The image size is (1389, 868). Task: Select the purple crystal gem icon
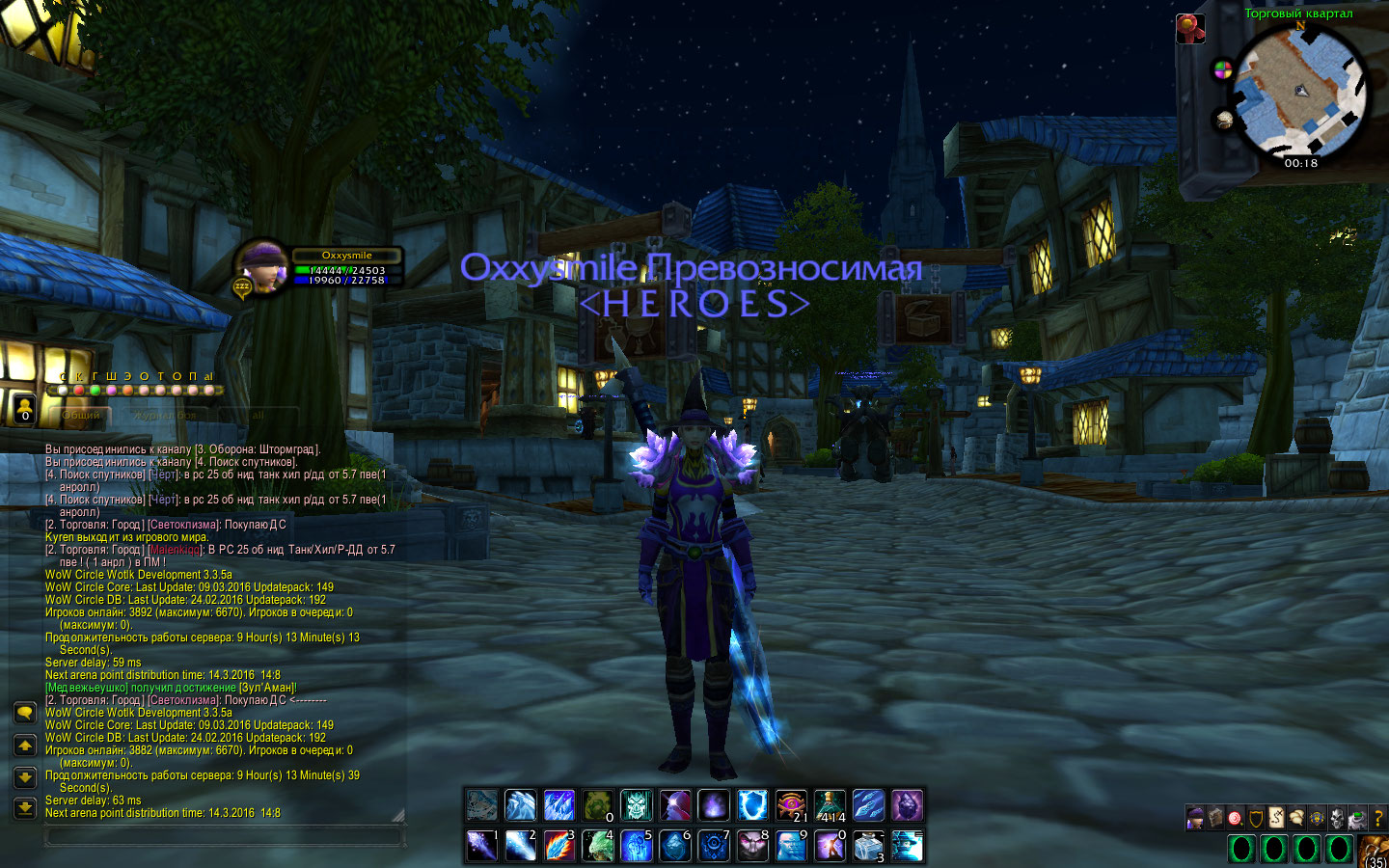pos(907,804)
